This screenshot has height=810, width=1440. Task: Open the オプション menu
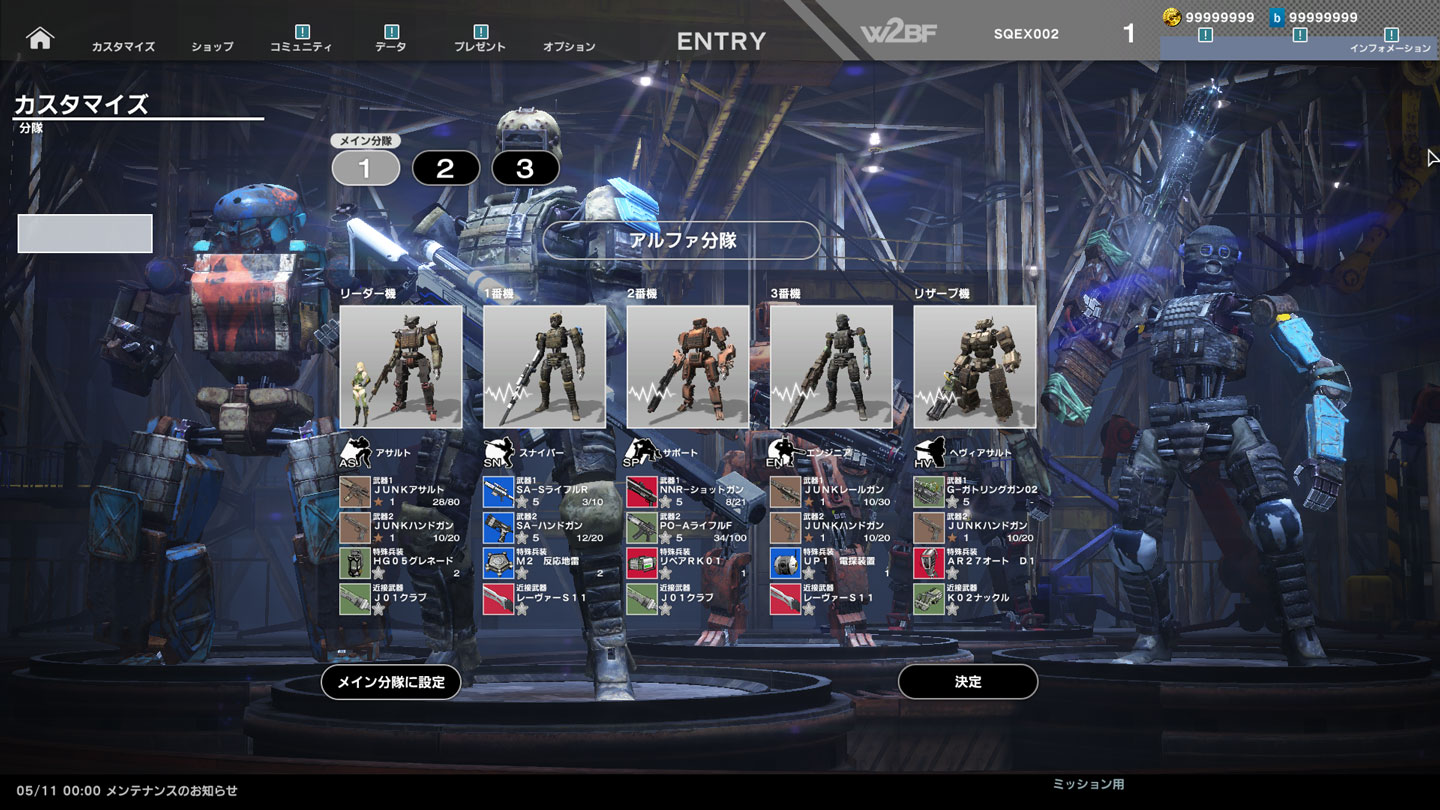click(x=569, y=46)
